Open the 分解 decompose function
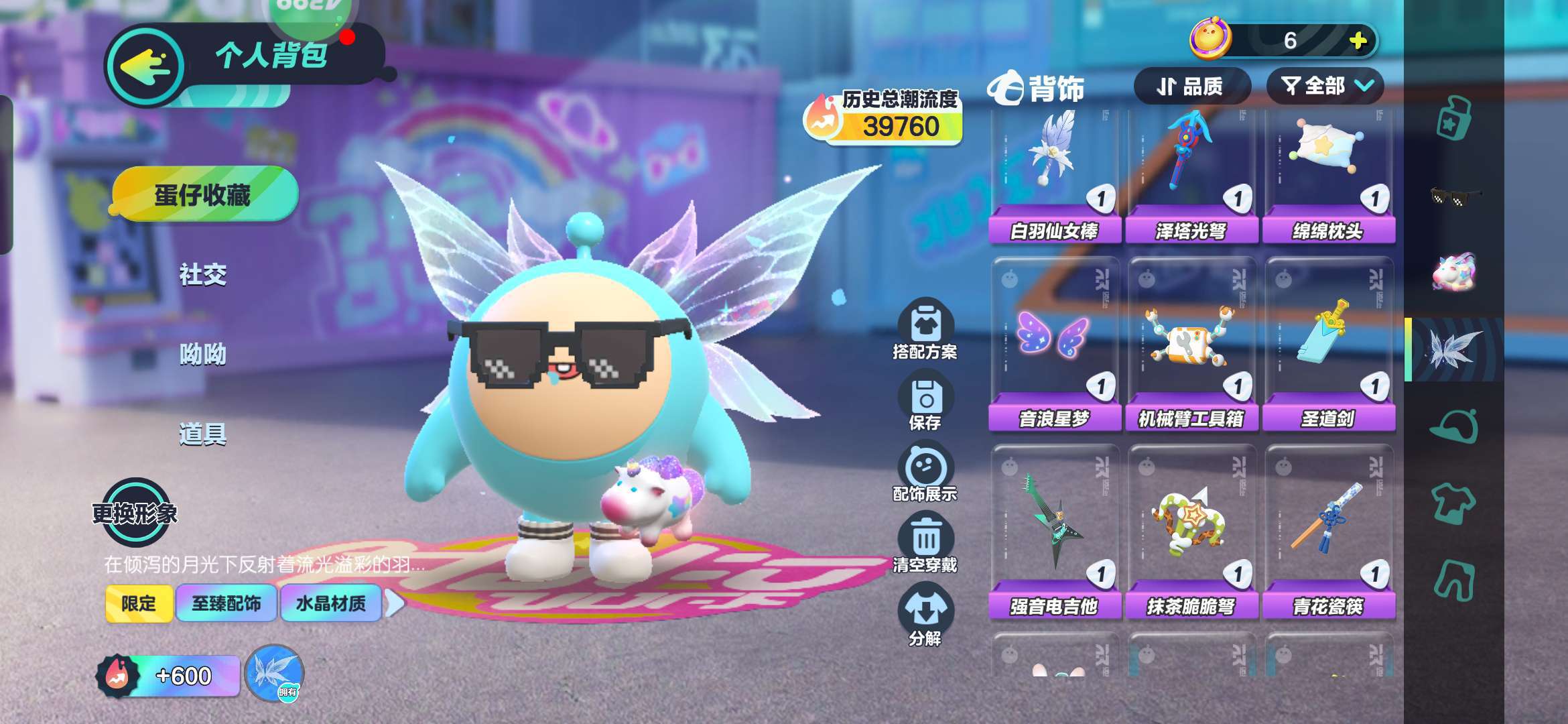 tap(925, 615)
